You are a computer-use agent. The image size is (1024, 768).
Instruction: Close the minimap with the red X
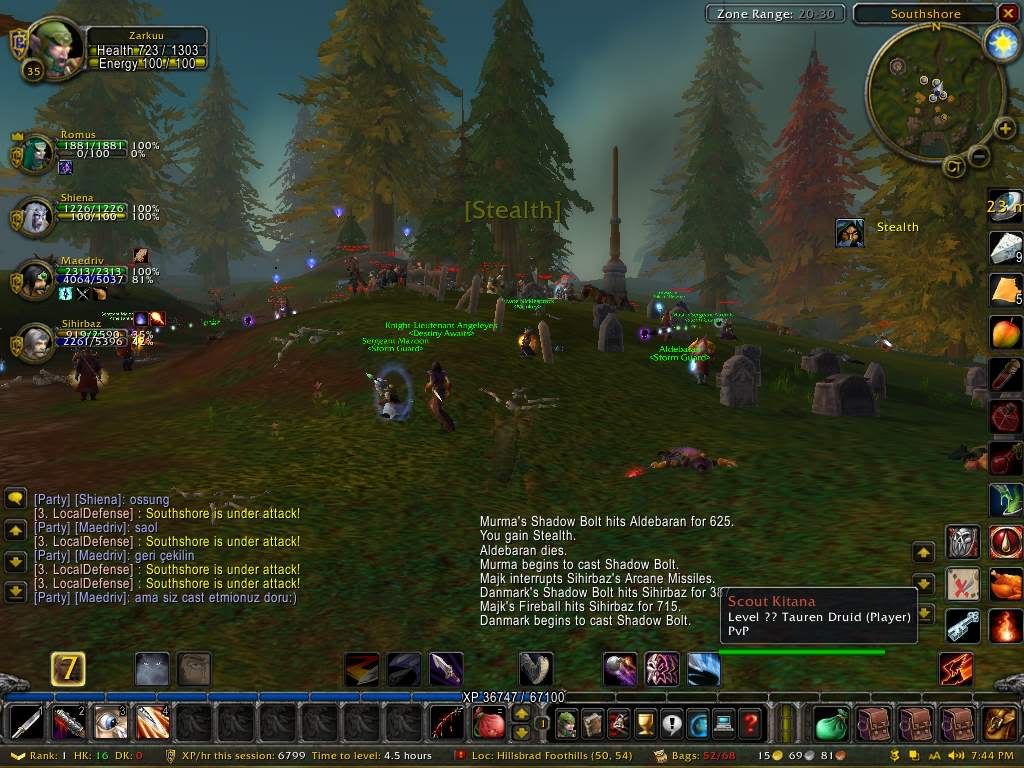tap(1007, 13)
